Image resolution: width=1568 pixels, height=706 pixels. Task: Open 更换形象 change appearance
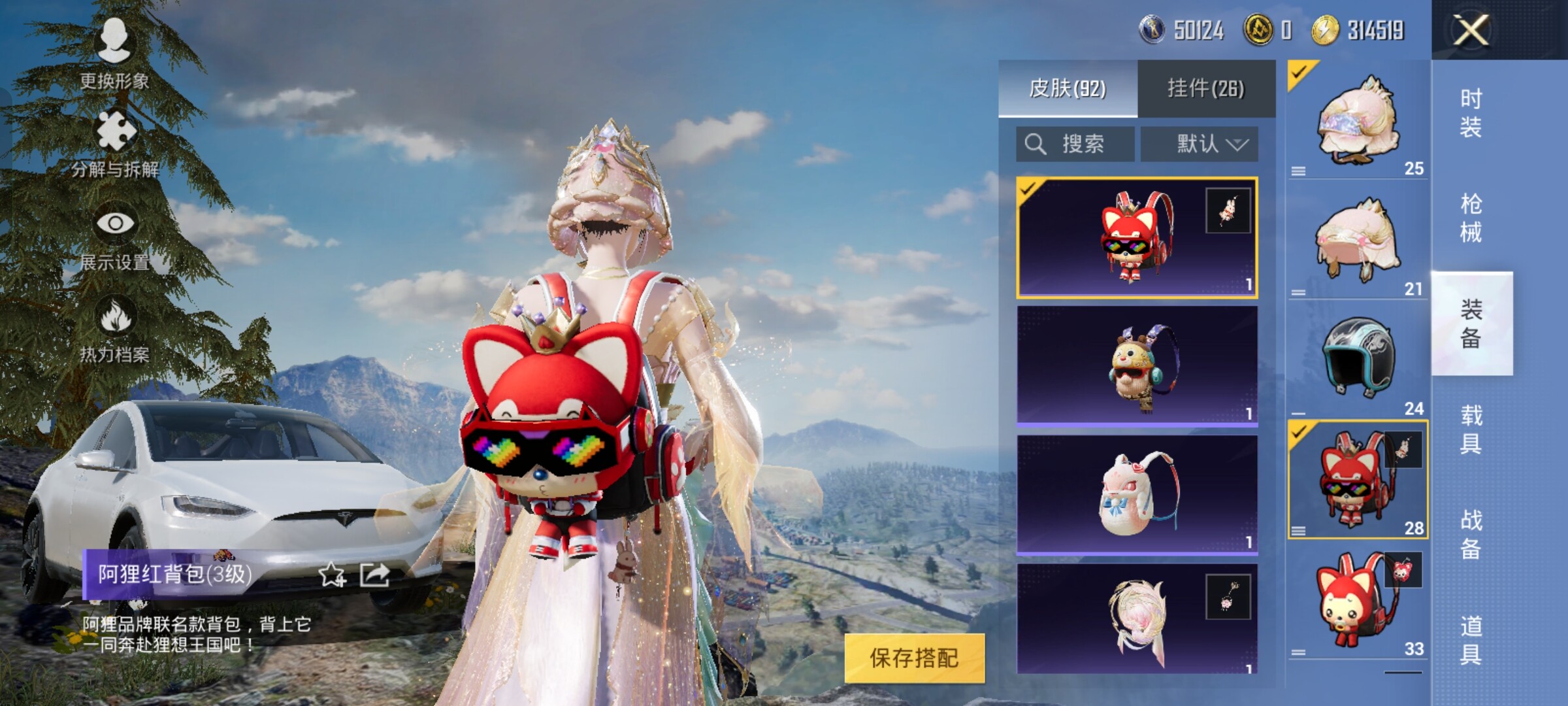pos(115,54)
